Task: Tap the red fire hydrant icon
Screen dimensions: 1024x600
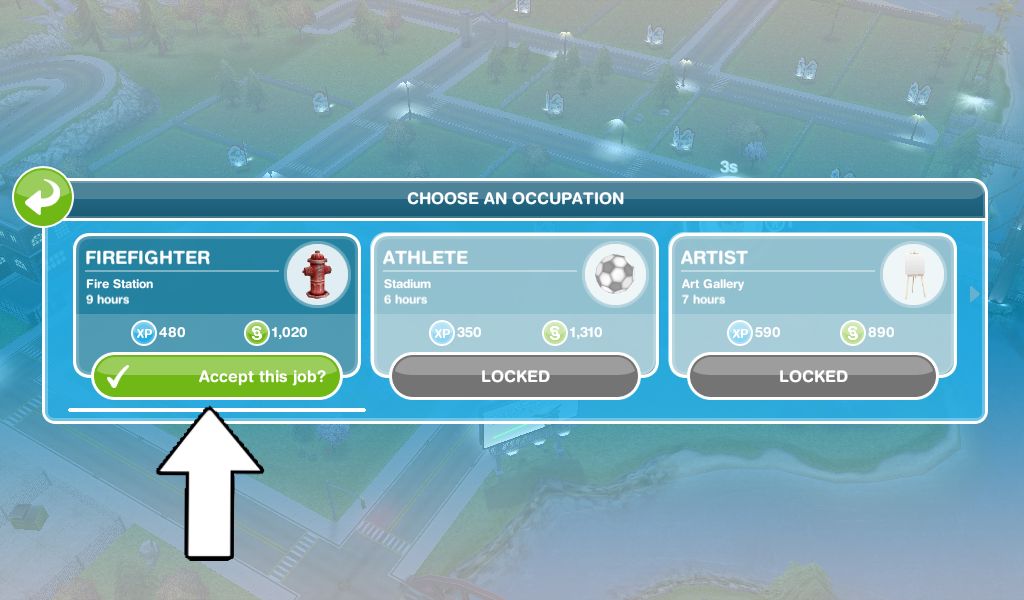Action: point(317,274)
